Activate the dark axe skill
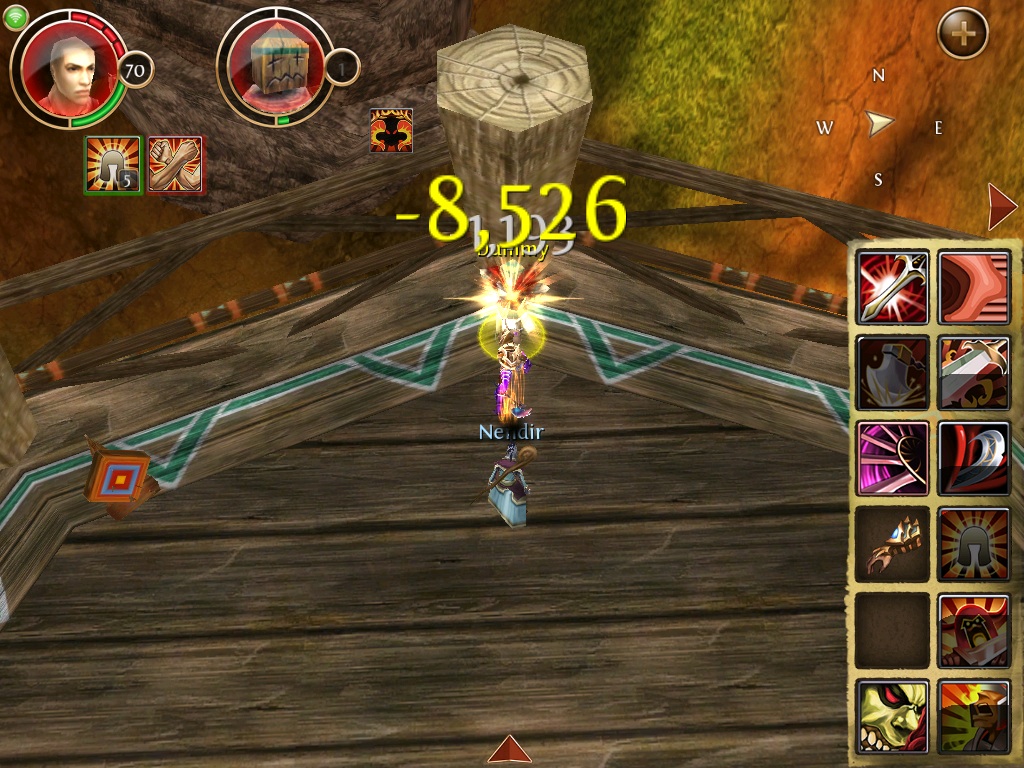Viewport: 1024px width, 768px height. point(893,373)
